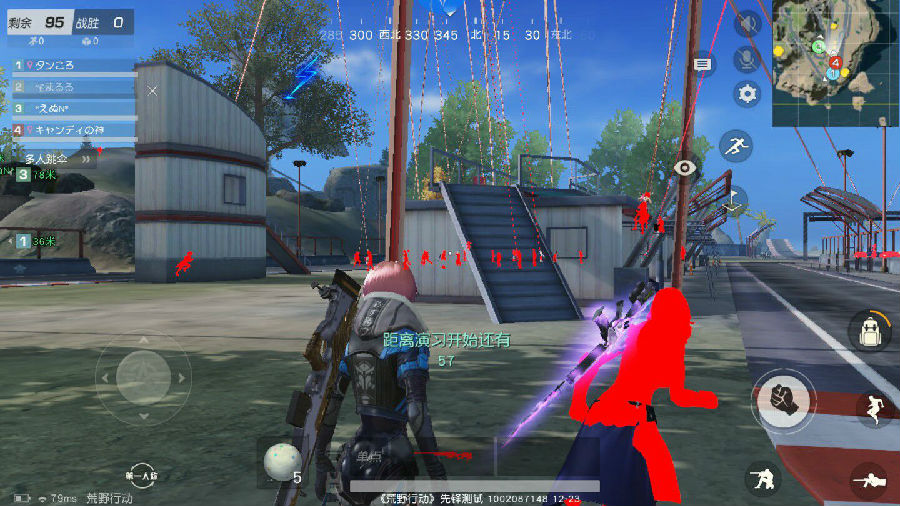
Task: Select teammate 4 キャンディの神 in squad list
Action: 72,130
